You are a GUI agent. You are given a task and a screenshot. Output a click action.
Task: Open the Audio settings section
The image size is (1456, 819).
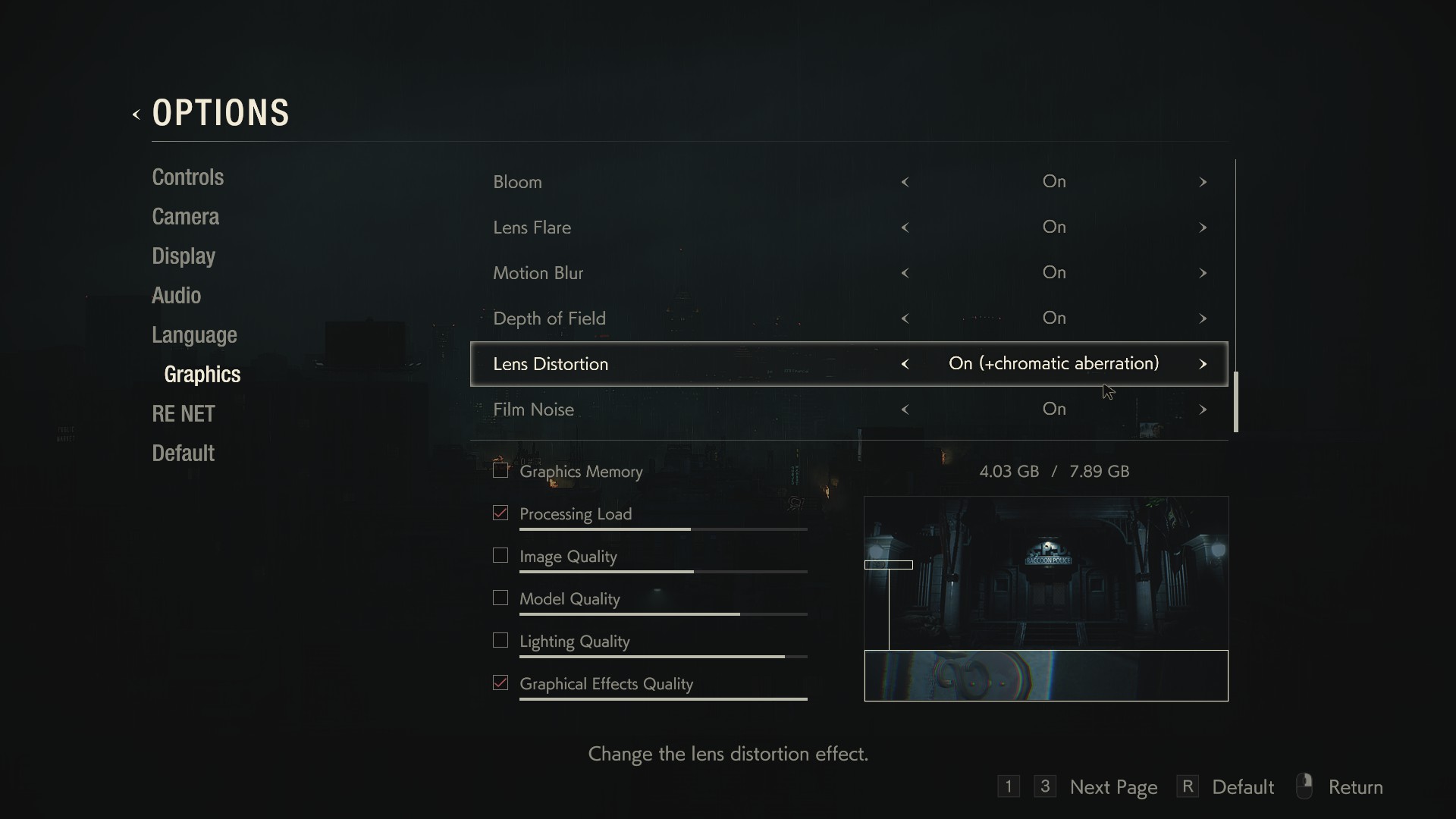click(x=176, y=296)
